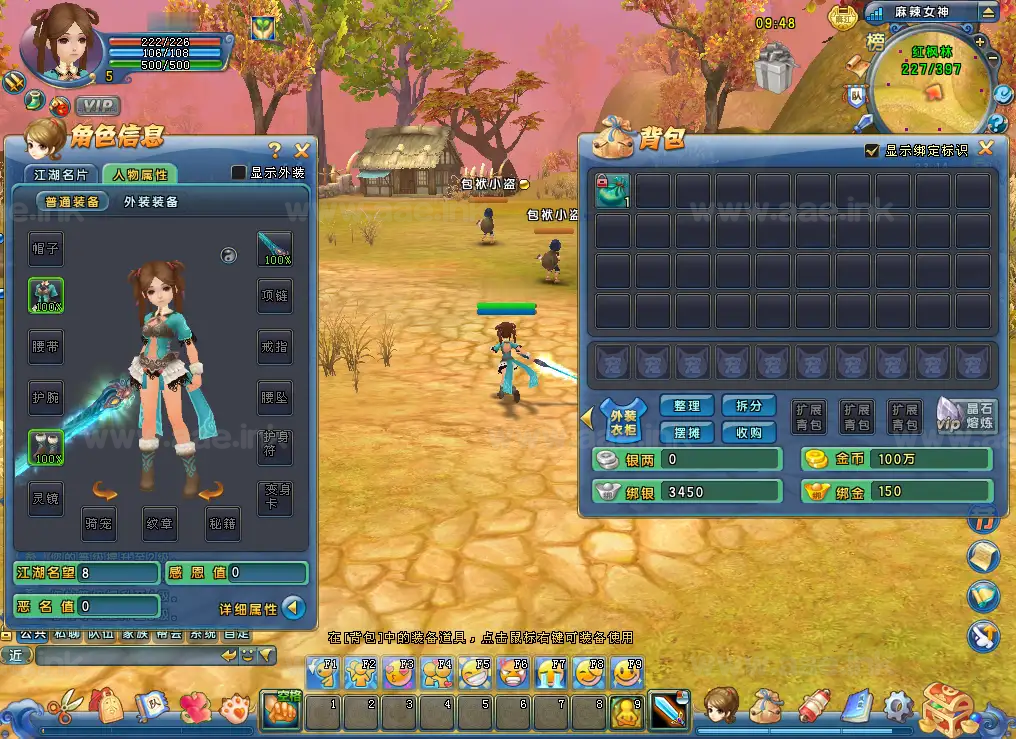This screenshot has height=739, width=1016.
Task: Open 晶石熔炼 VIP crystal smelting
Action: 966,415
